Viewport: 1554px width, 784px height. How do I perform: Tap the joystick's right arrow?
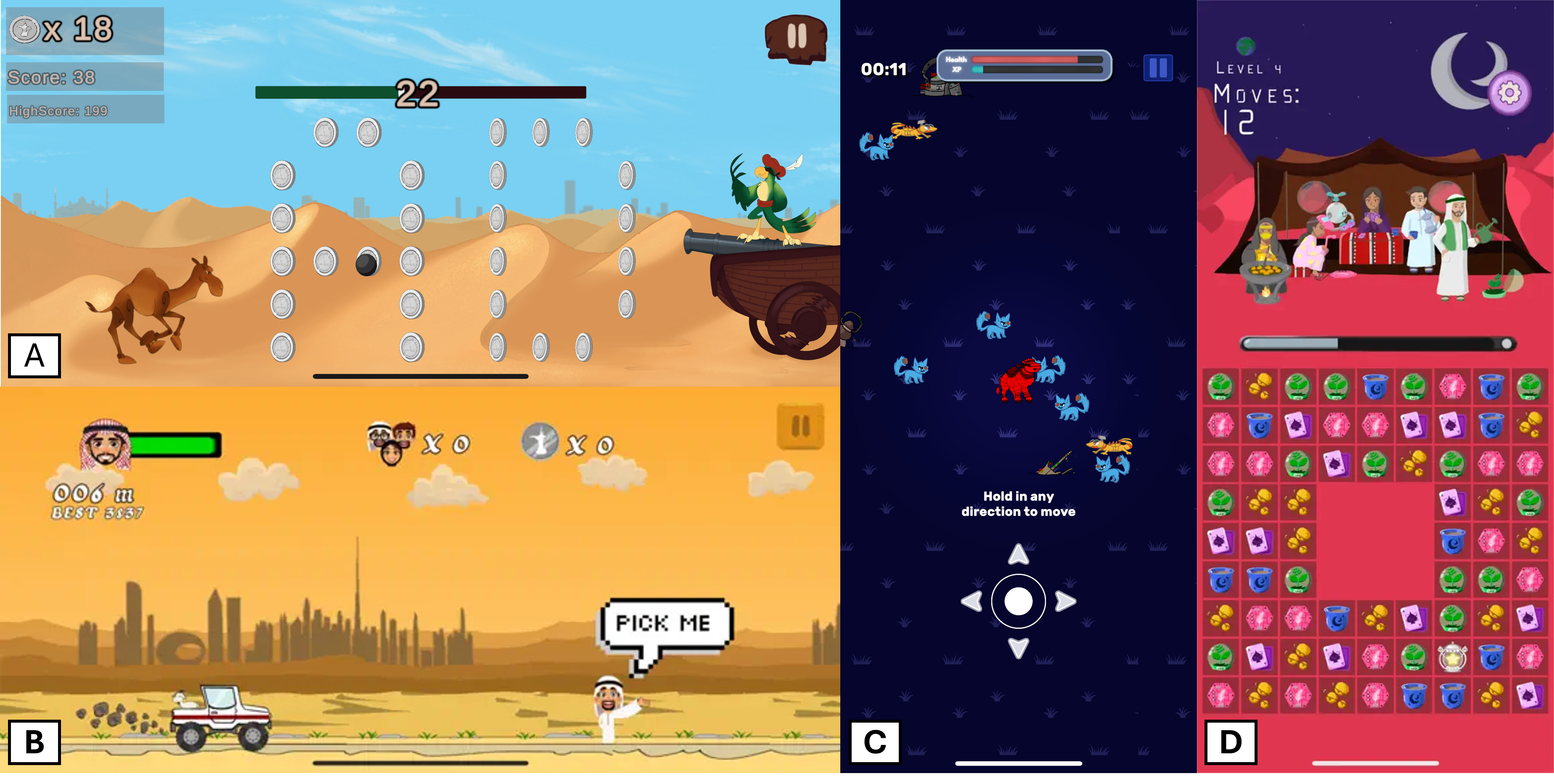pos(1065,601)
